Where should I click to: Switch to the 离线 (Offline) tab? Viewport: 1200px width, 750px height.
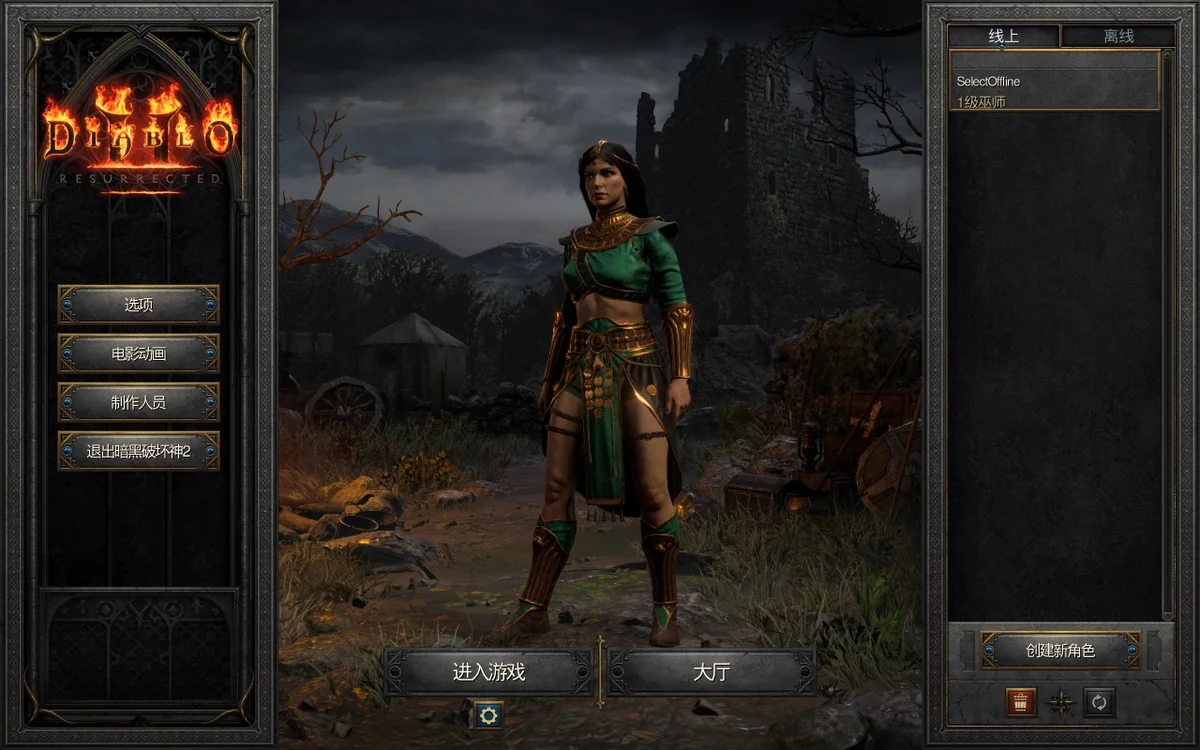coord(1118,37)
